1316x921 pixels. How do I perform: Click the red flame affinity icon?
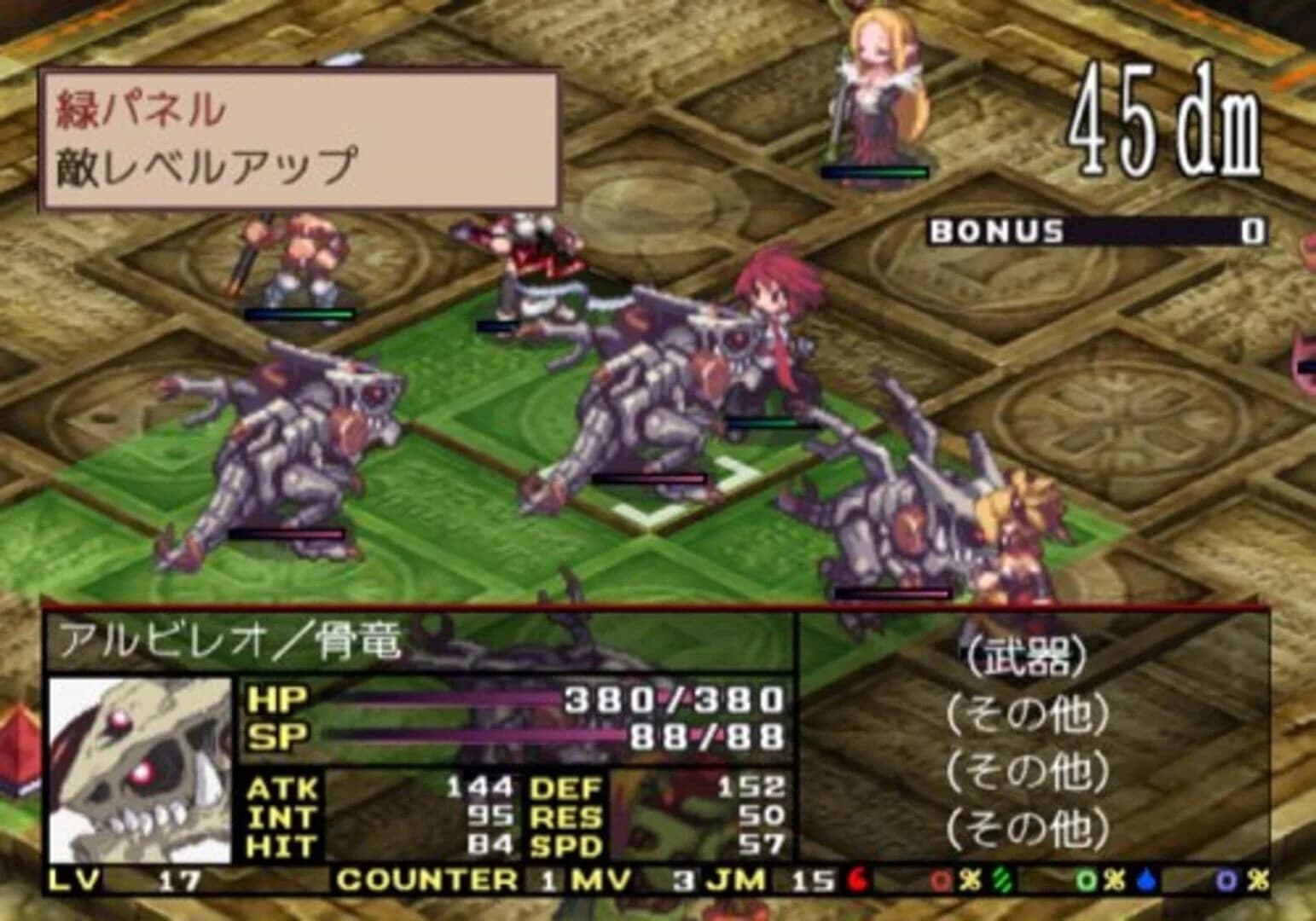click(x=857, y=882)
